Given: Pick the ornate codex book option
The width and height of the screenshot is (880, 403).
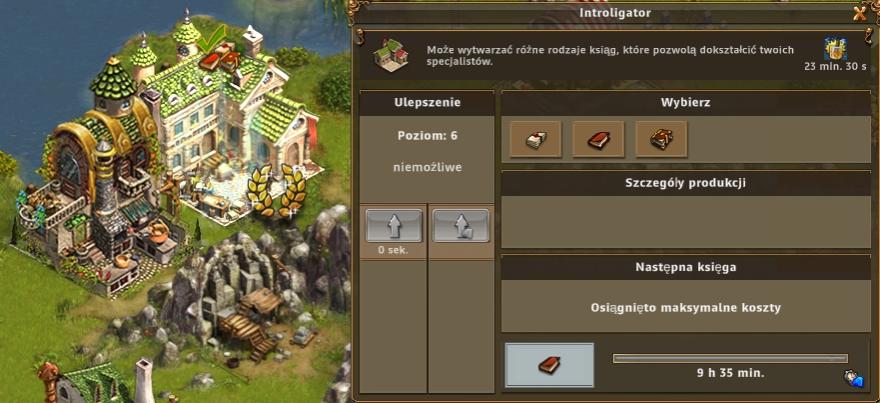Looking at the screenshot, I should click(x=661, y=139).
